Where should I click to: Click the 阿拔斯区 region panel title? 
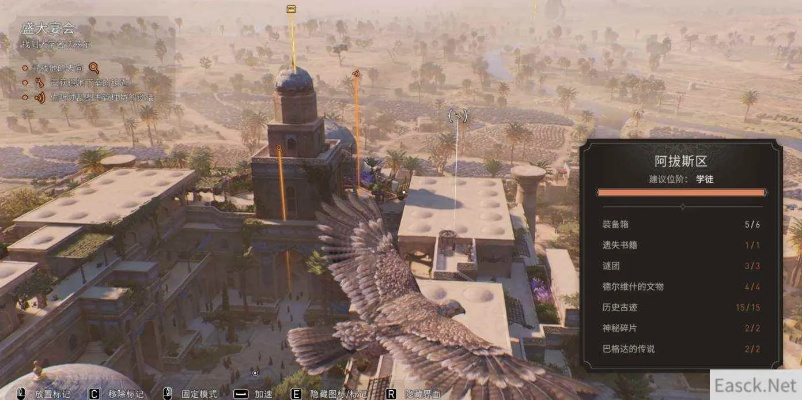[680, 159]
